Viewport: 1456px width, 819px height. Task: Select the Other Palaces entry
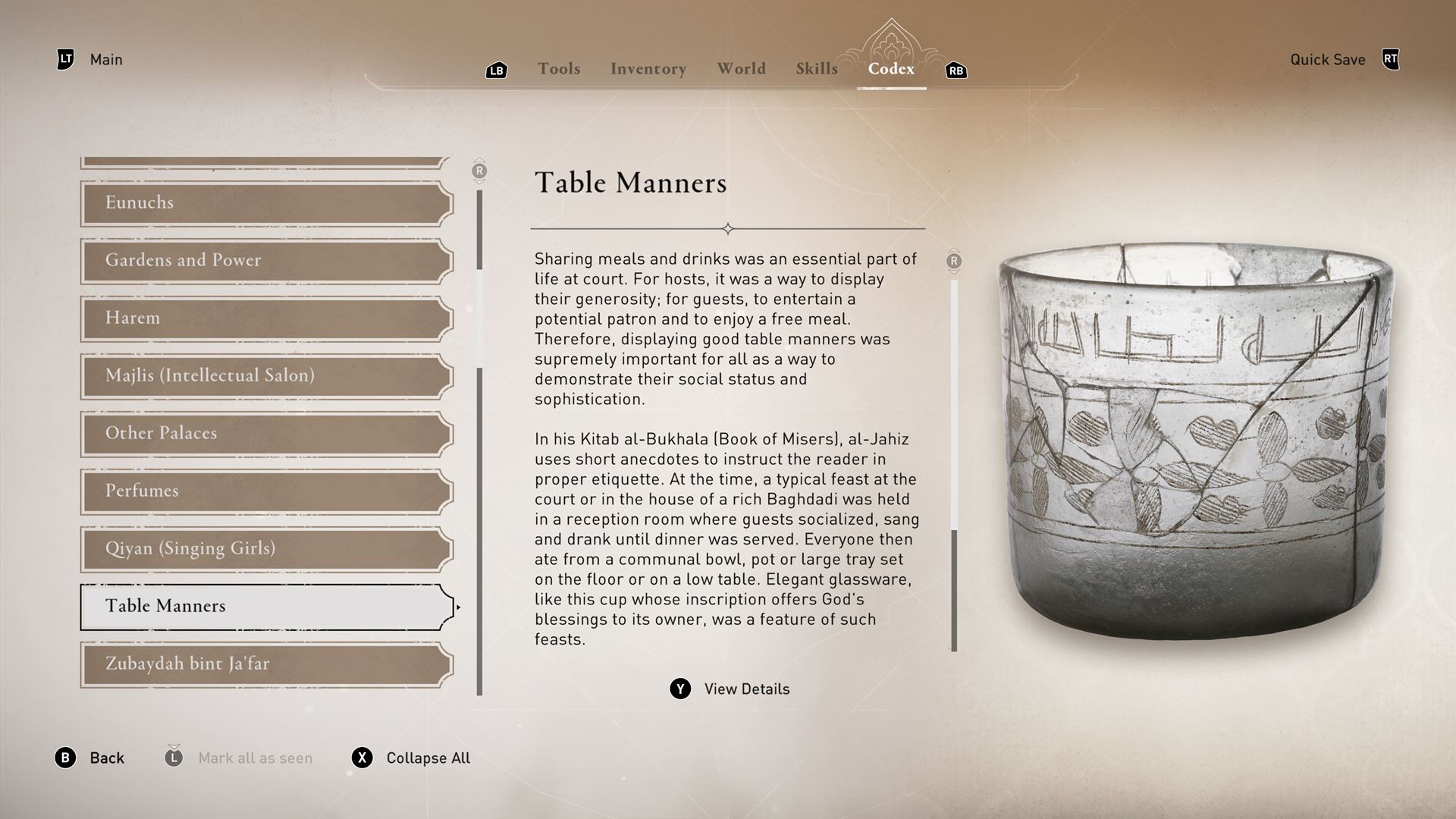(x=265, y=434)
